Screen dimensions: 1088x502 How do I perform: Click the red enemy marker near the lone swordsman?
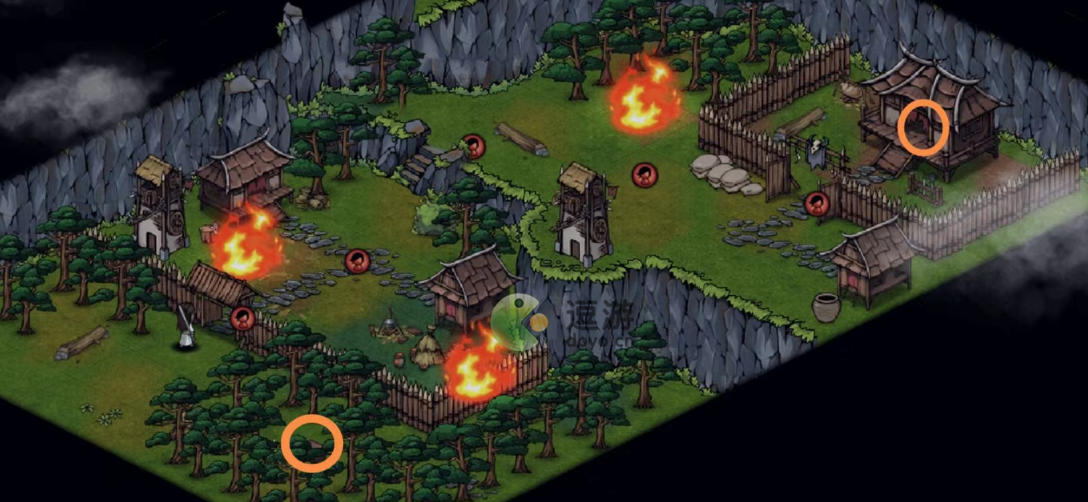click(x=242, y=318)
